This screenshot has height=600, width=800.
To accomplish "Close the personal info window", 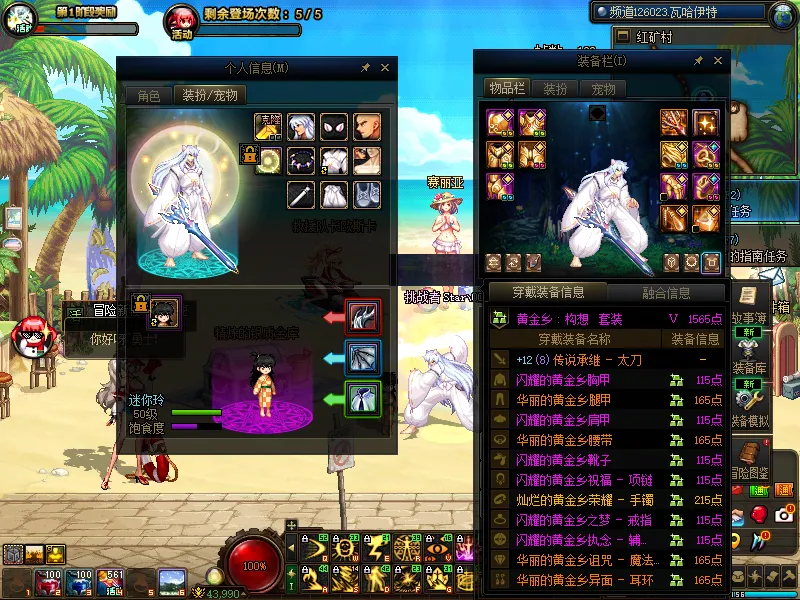I will [x=385, y=68].
